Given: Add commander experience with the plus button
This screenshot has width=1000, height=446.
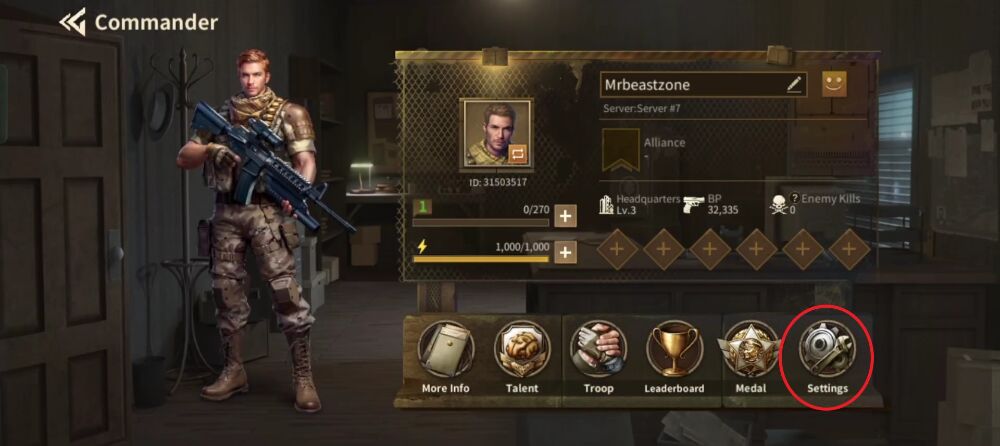Looking at the screenshot, I should coord(565,215).
